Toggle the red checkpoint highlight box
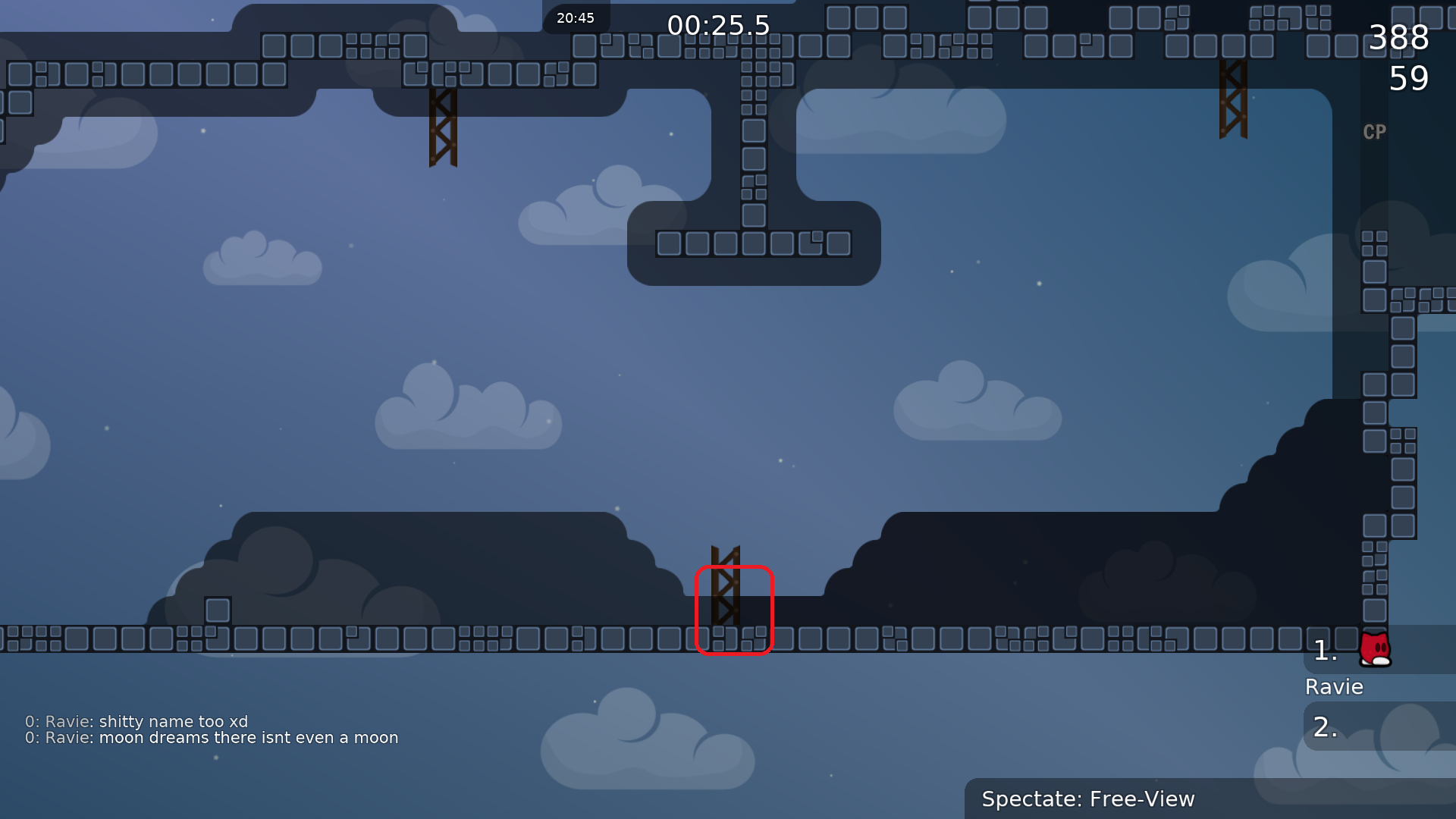Screen dimensions: 1456x819 [x=734, y=609]
